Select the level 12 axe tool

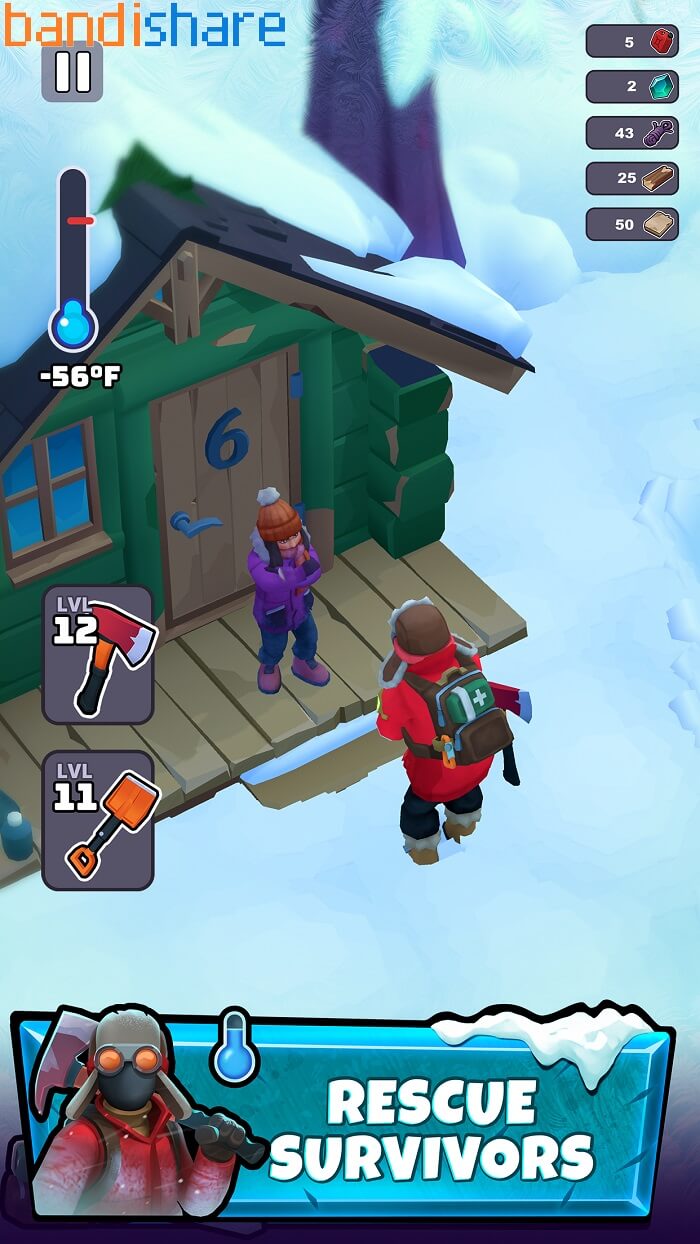(98, 655)
